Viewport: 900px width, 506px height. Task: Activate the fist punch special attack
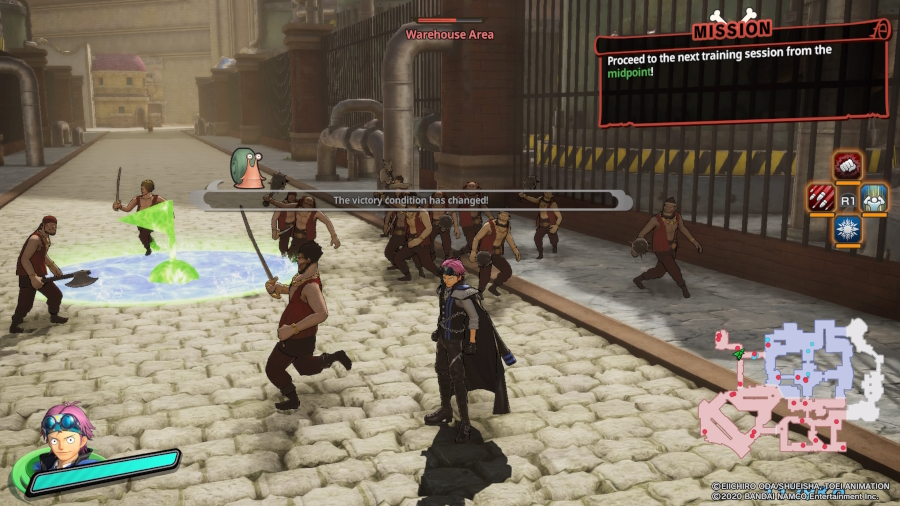[848, 166]
